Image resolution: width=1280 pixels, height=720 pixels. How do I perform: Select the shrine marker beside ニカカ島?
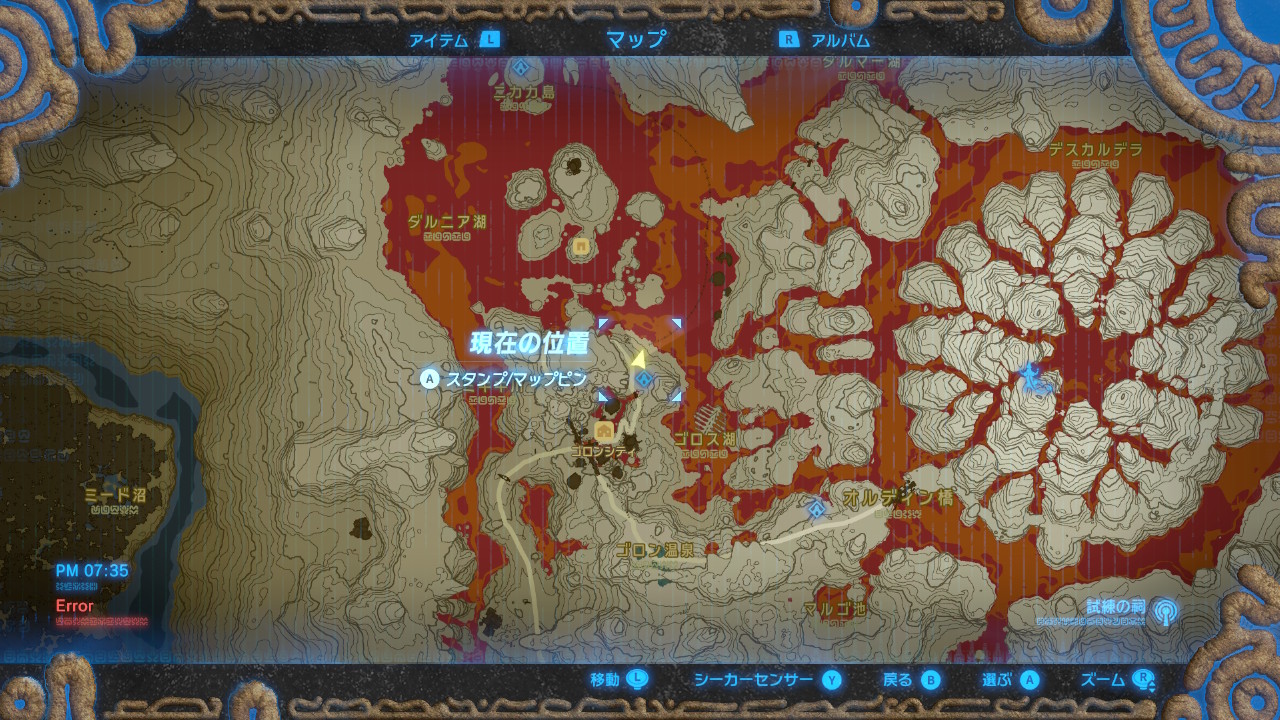point(521,68)
